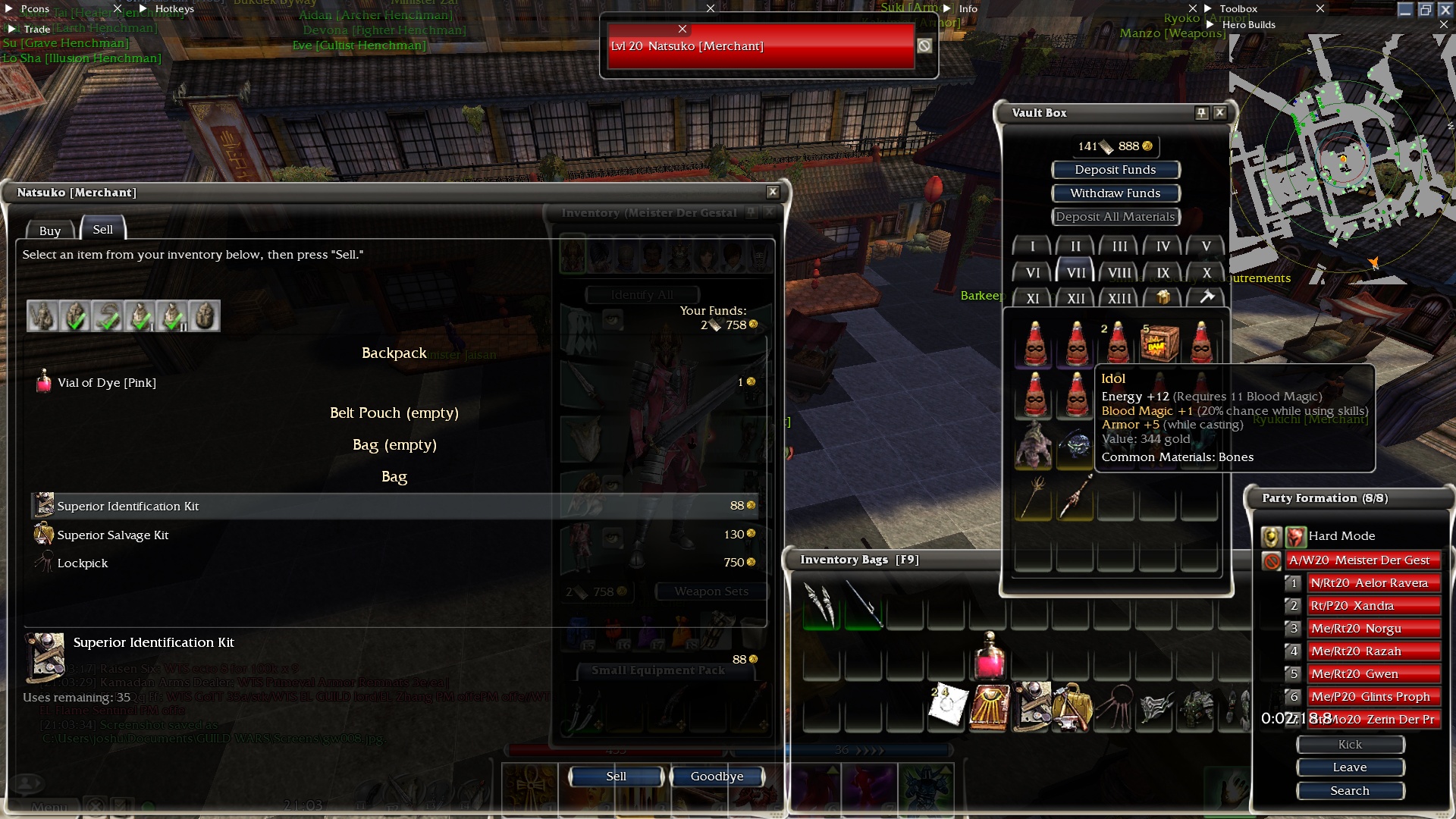Withdraw funds from the Vault Box

1115,193
